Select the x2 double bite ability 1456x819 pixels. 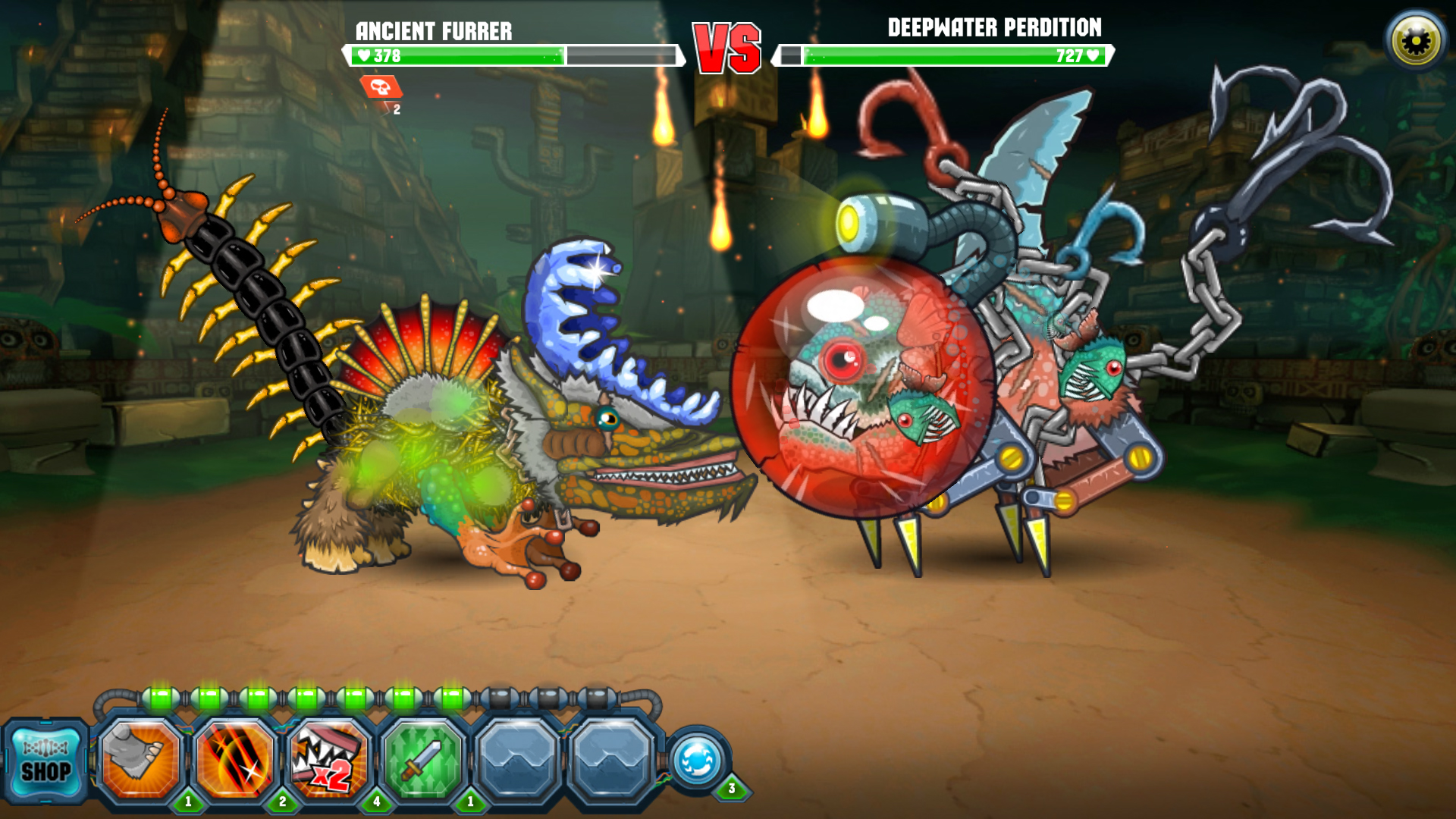[328, 760]
